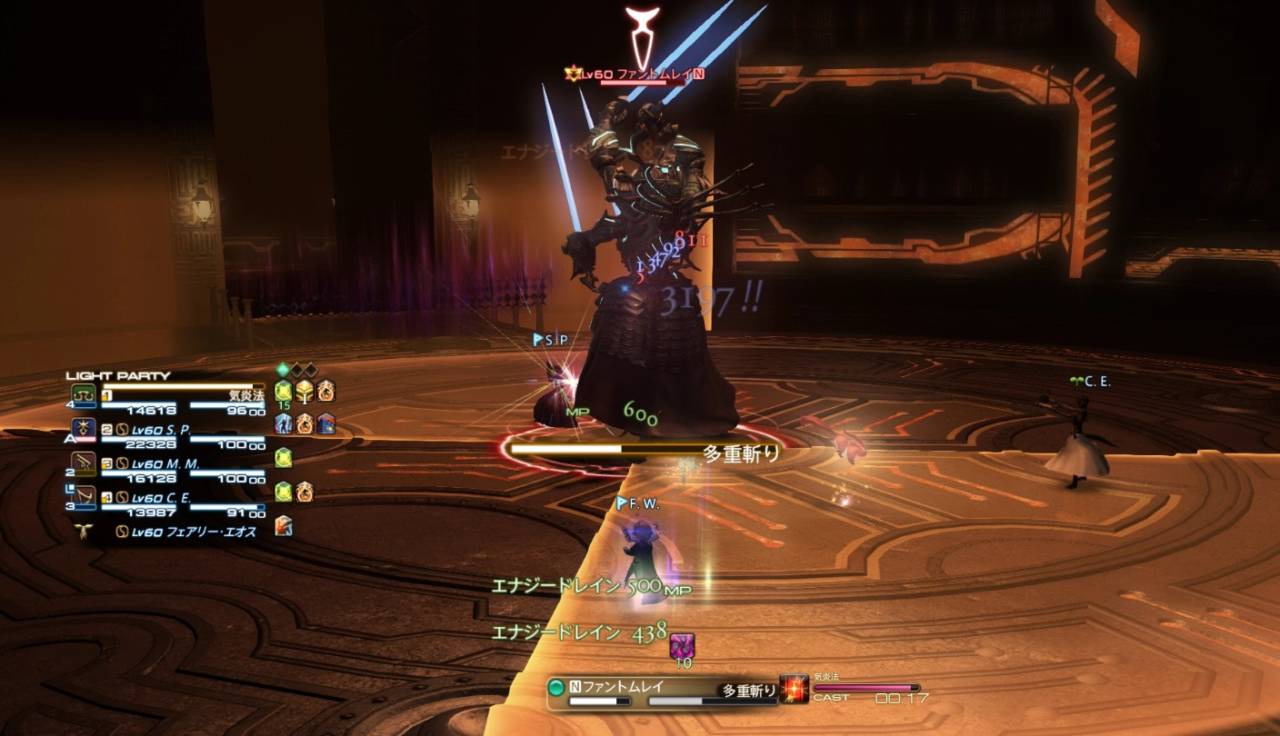Click M.M.'s job icon in the party list
The width and height of the screenshot is (1280, 736).
pos(81,463)
